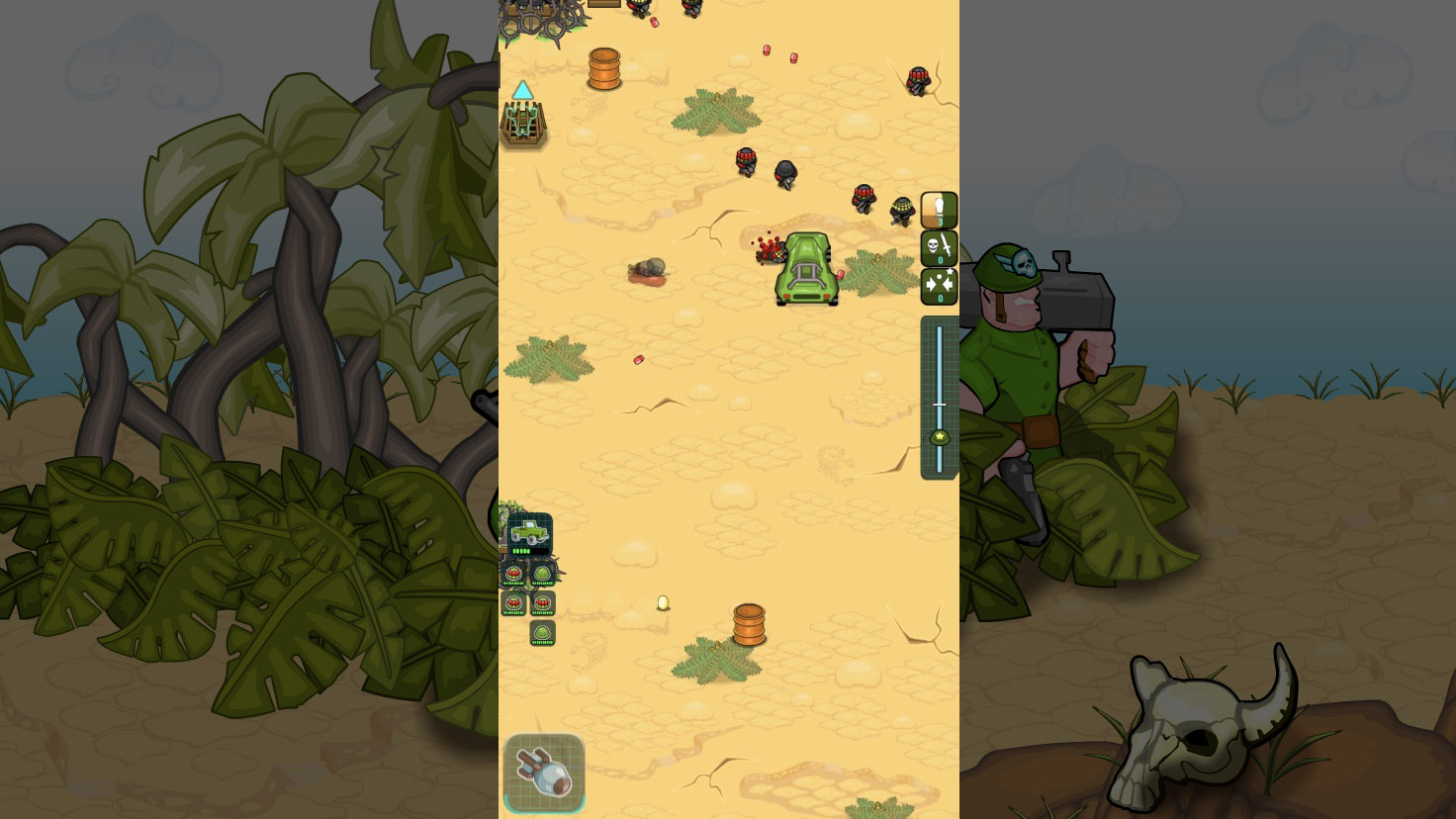Click the skull and dagger kill counter icon
Viewport: 1456px width, 819px height.
pos(938,245)
